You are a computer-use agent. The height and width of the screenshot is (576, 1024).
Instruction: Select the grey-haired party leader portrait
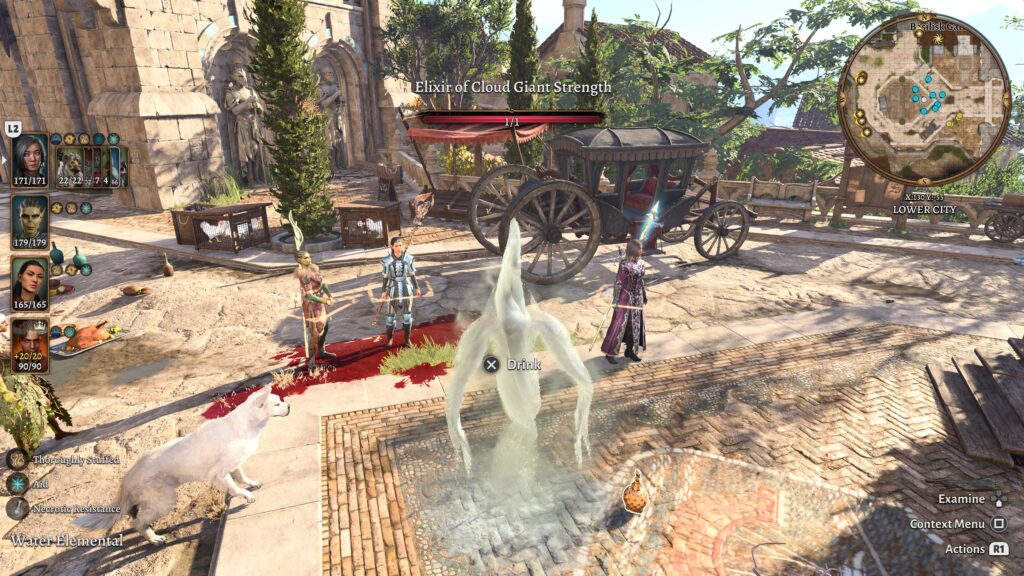tap(30, 156)
